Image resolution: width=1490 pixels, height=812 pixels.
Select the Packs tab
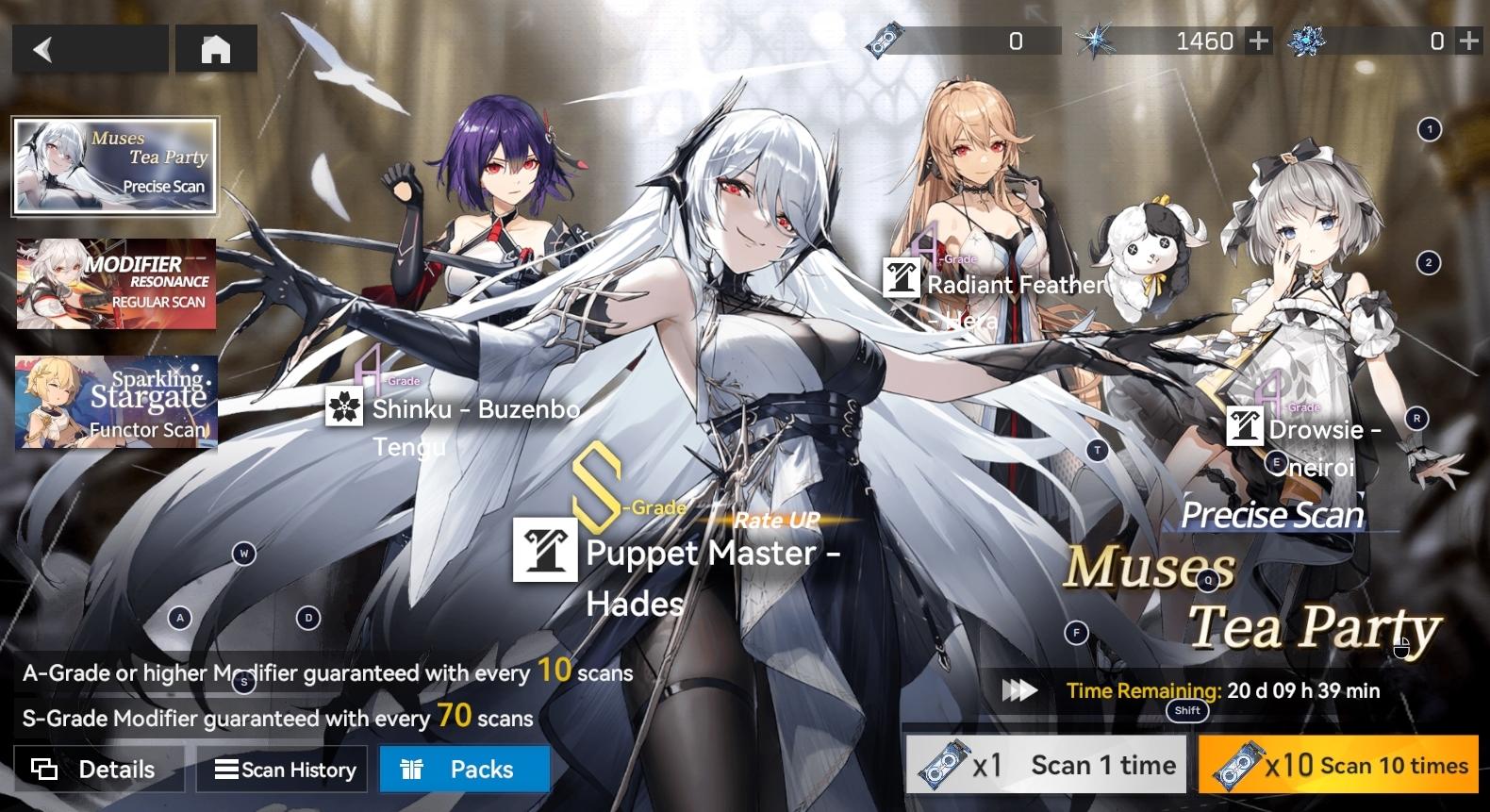464,769
